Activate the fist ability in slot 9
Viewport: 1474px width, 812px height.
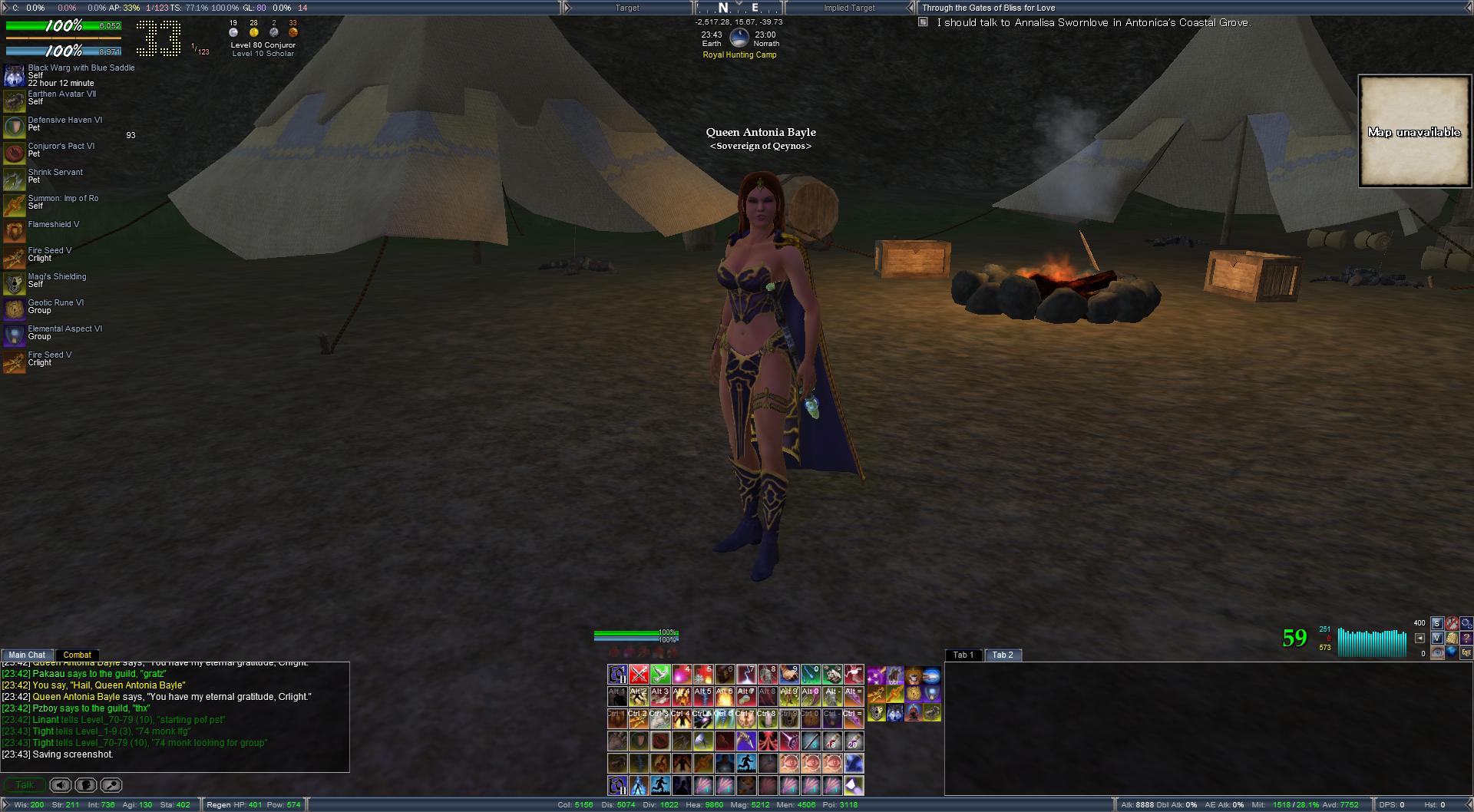789,675
